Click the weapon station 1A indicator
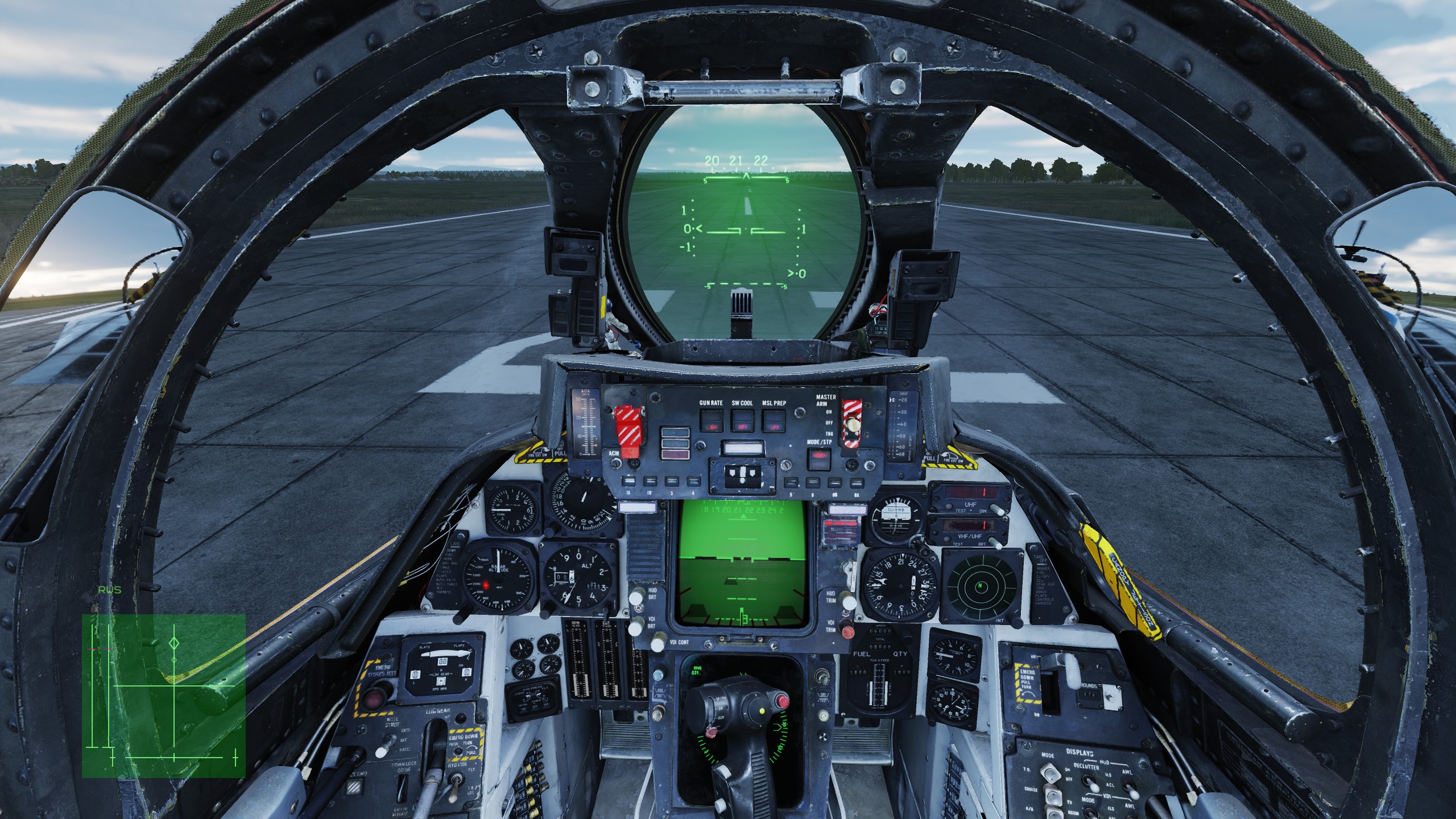Viewport: 1456px width, 819px height. [x=629, y=482]
